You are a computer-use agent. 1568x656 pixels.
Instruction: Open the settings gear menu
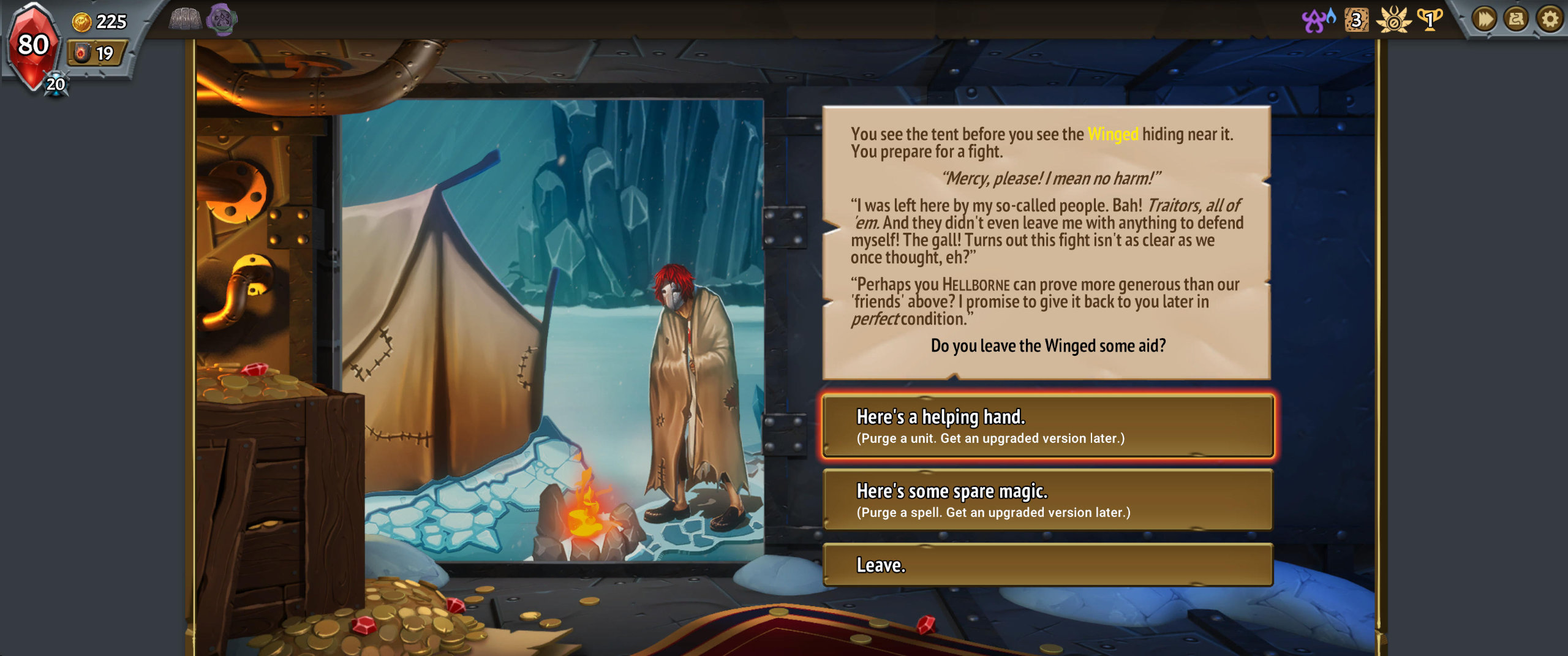(1550, 20)
